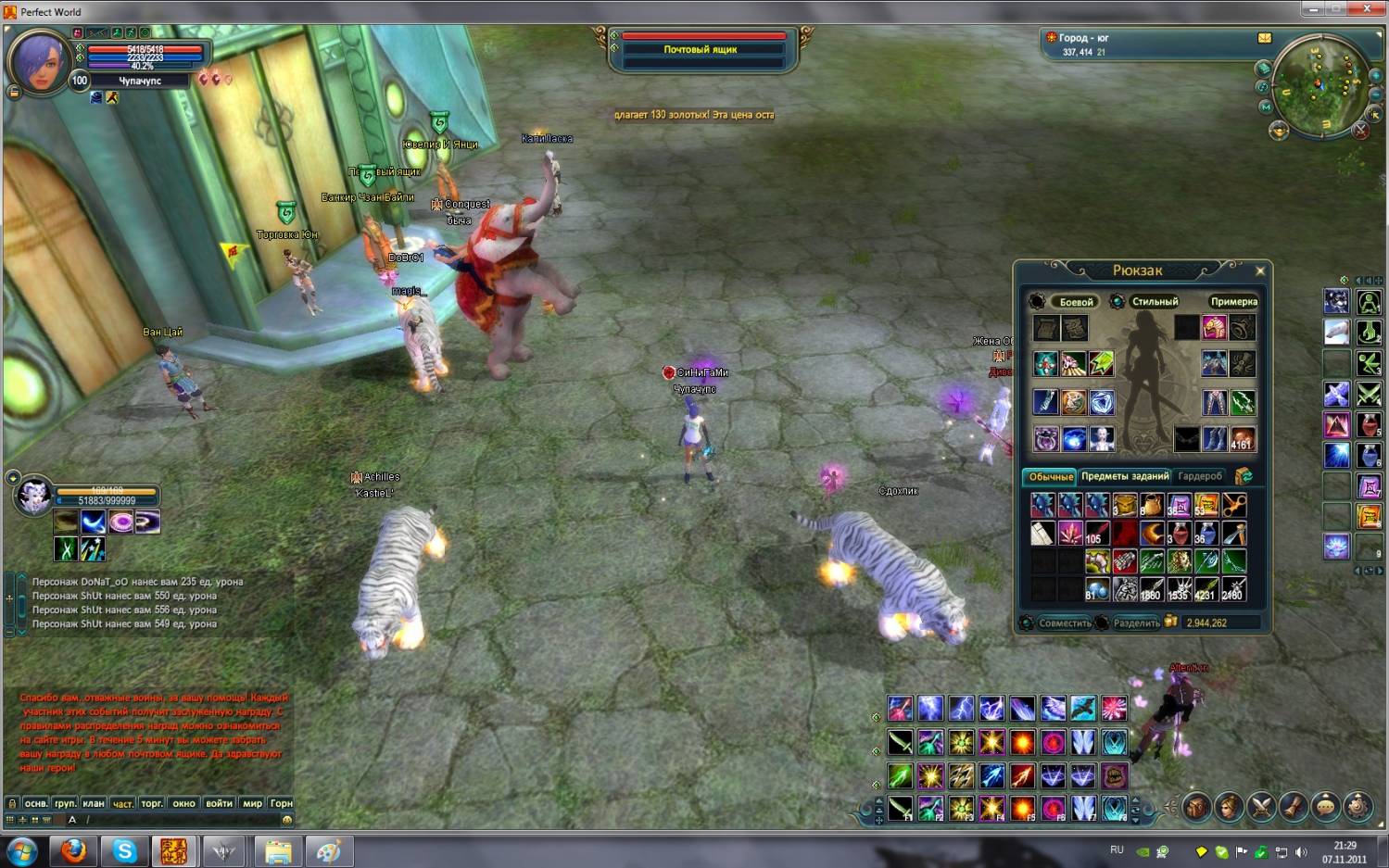Click the Примерка button
This screenshot has height=868, width=1389.
point(1233,302)
